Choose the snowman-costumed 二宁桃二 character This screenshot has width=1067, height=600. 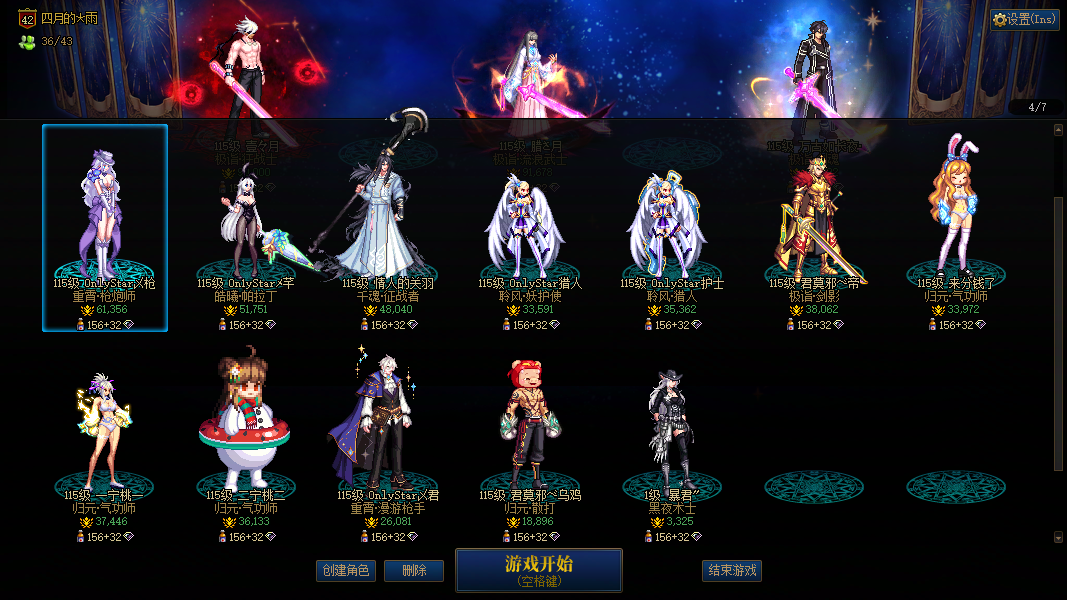click(247, 440)
